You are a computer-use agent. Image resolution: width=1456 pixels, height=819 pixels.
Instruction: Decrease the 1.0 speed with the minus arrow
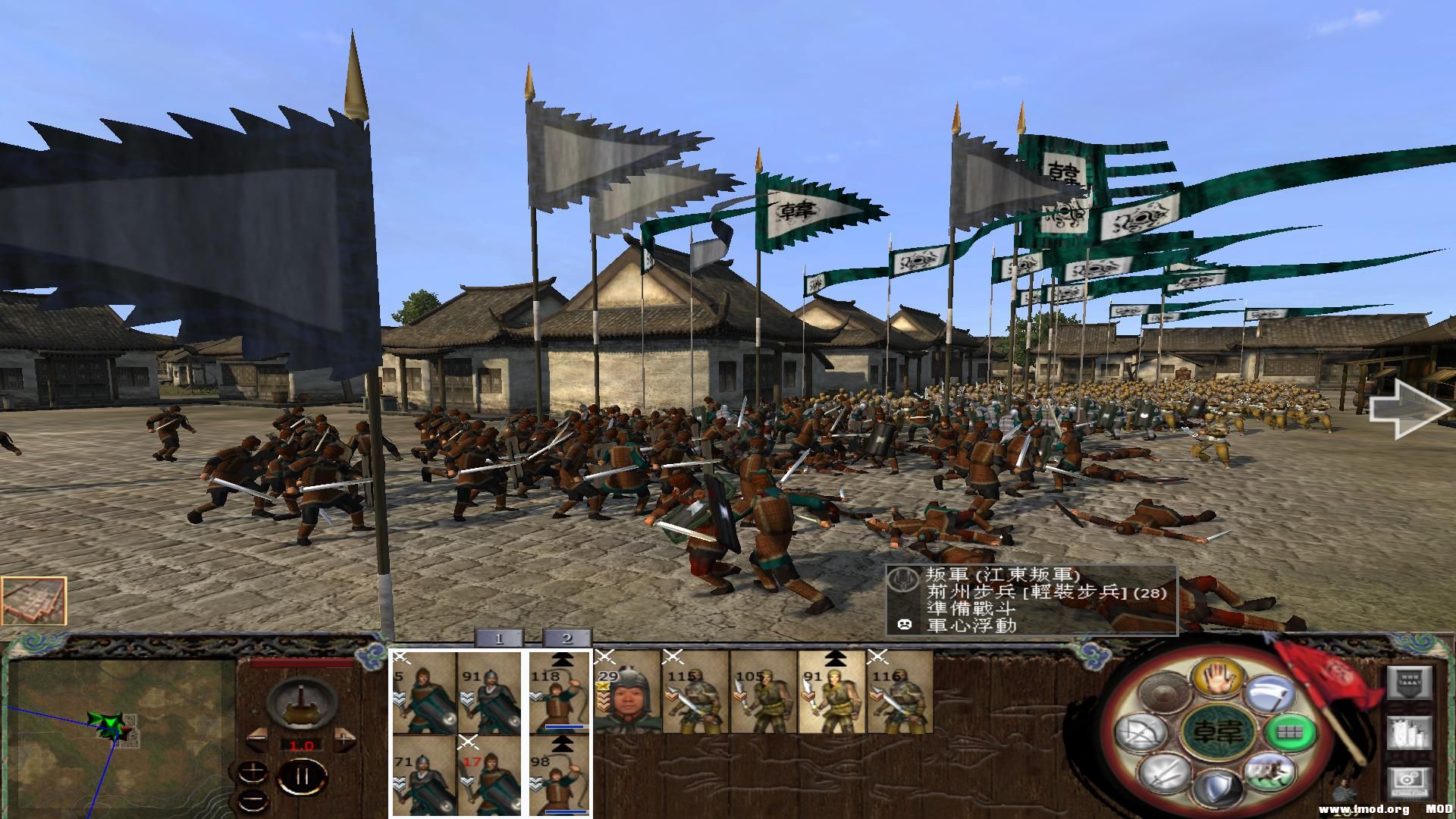(x=256, y=739)
